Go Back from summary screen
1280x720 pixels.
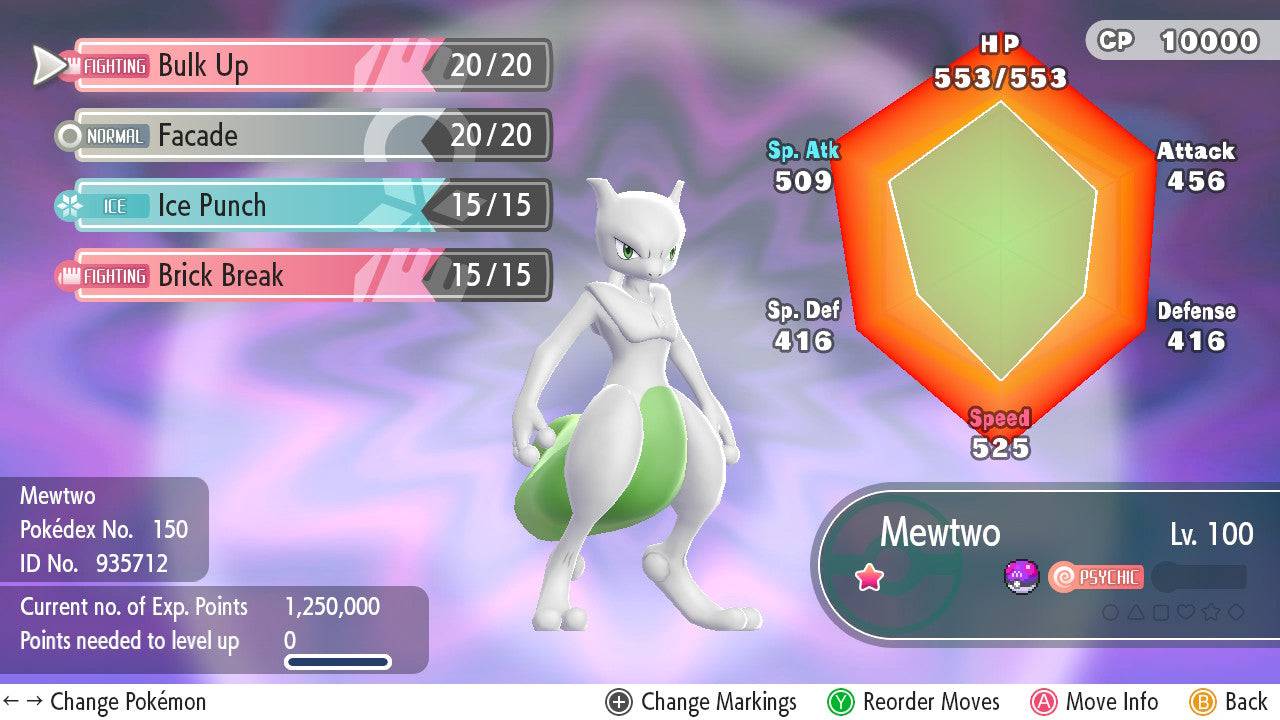point(1229,702)
